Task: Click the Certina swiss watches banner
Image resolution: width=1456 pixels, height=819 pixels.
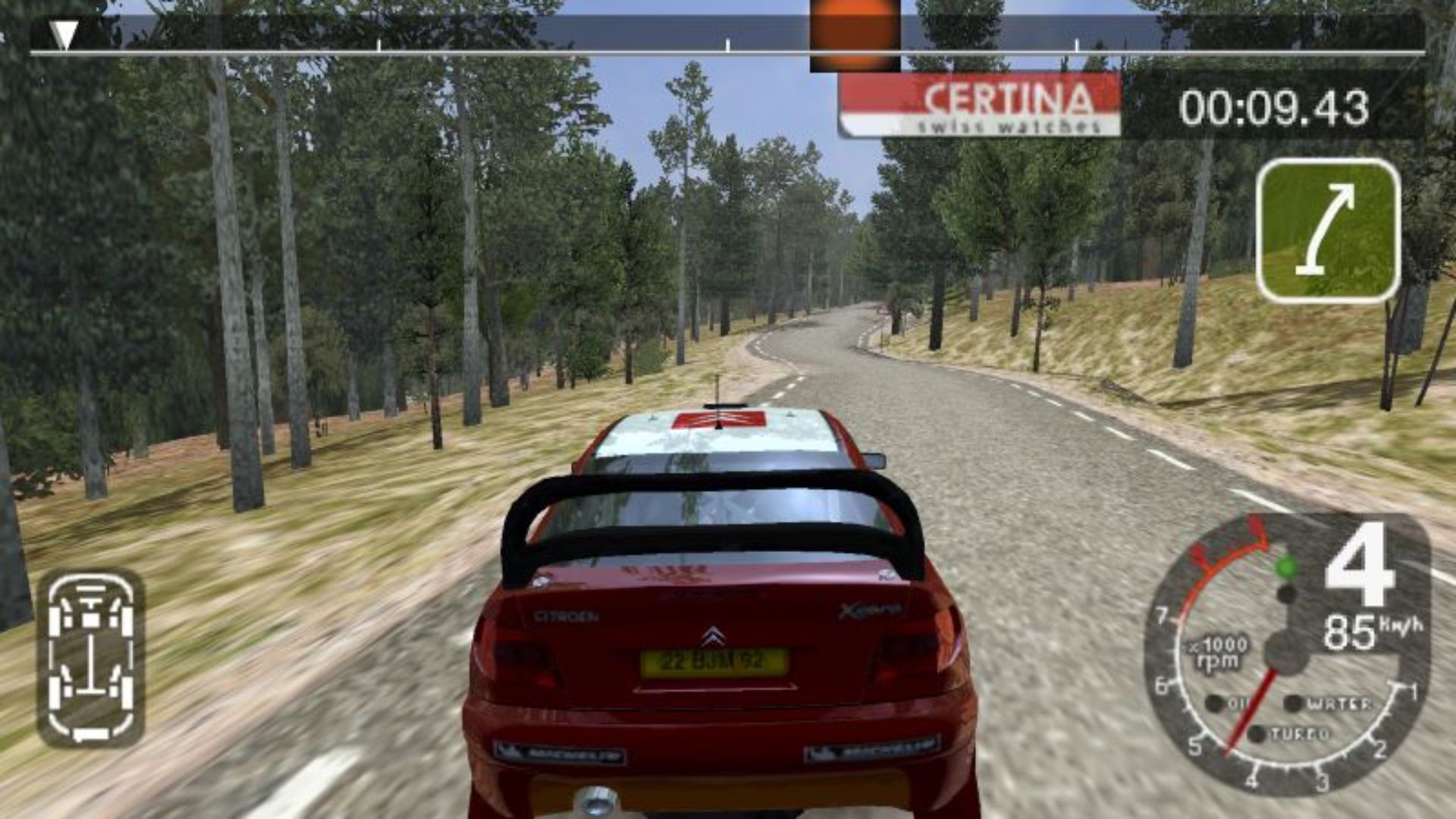Action: tap(980, 106)
